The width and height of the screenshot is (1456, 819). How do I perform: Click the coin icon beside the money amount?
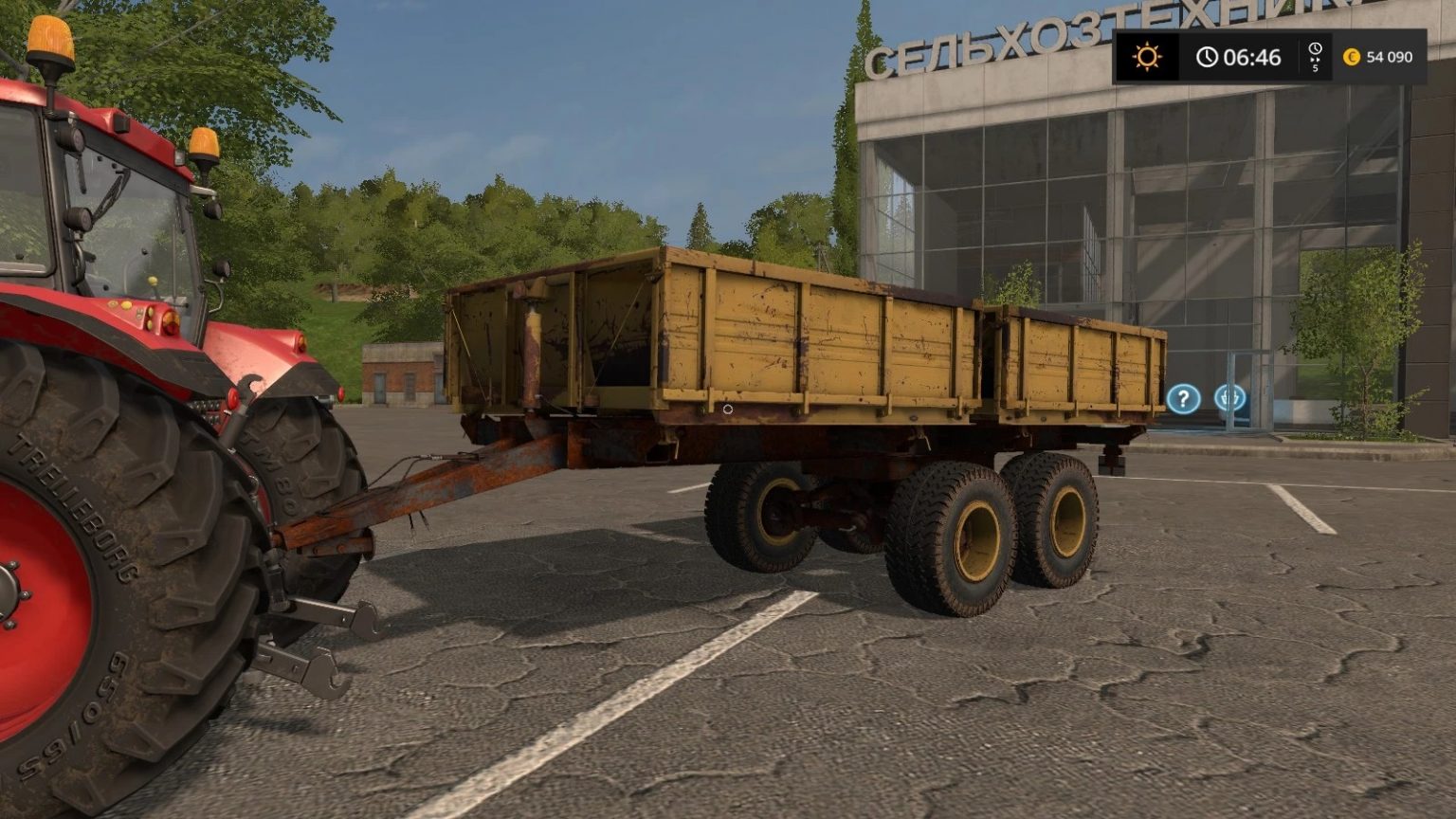pyautogui.click(x=1352, y=57)
